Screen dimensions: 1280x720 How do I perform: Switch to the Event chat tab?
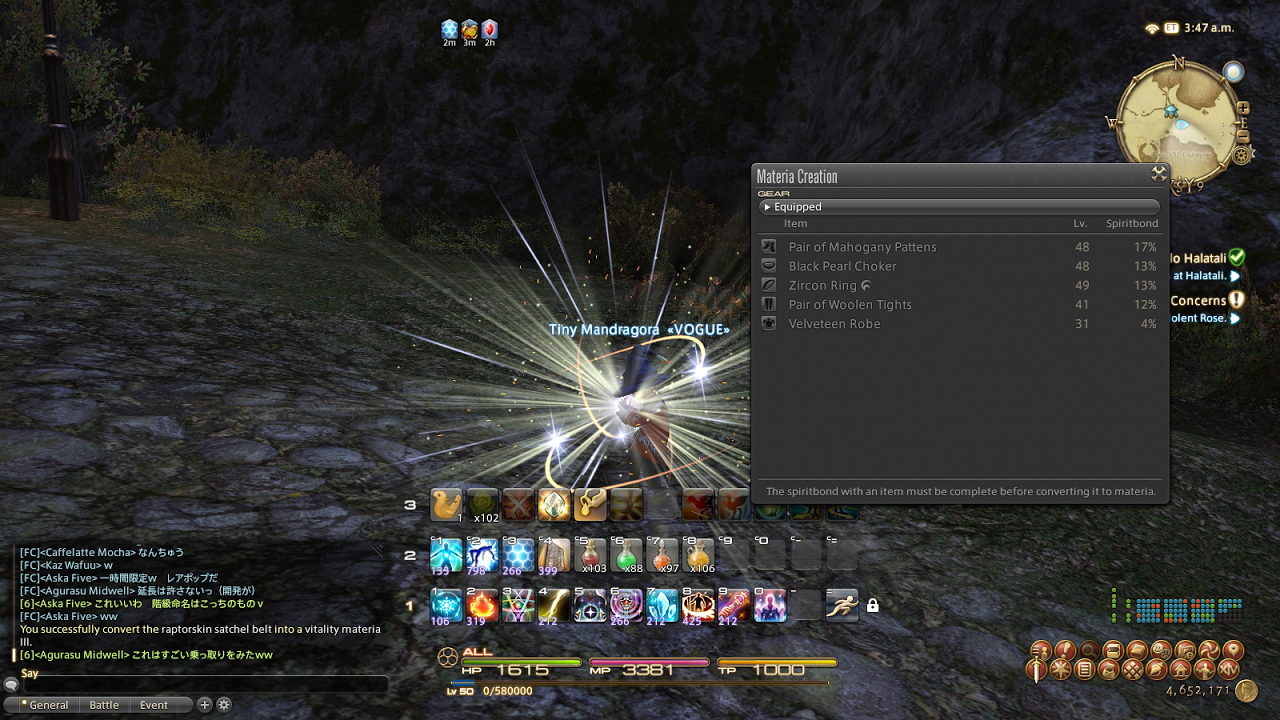click(x=154, y=705)
